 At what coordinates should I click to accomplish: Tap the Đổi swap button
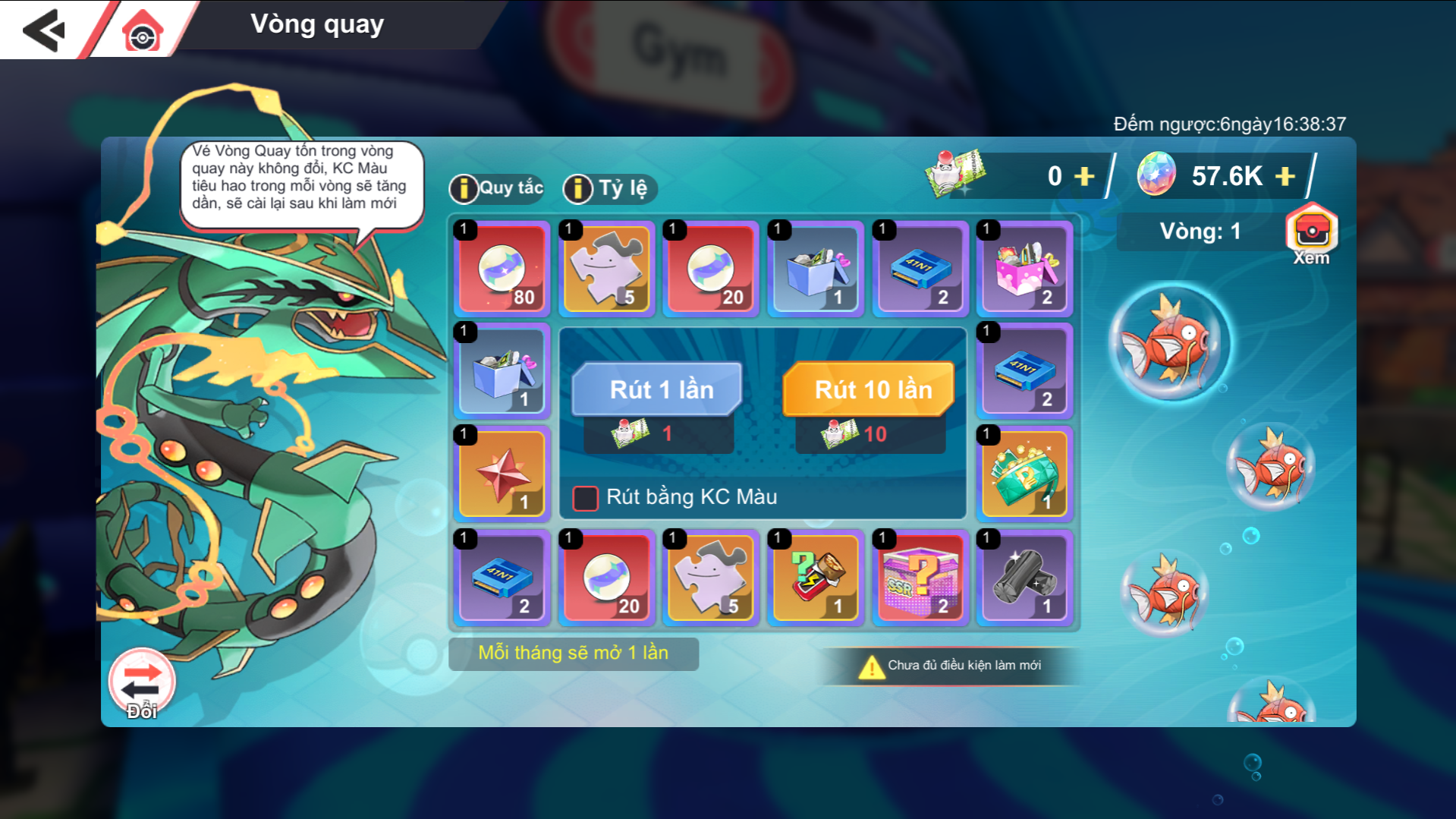(x=142, y=683)
